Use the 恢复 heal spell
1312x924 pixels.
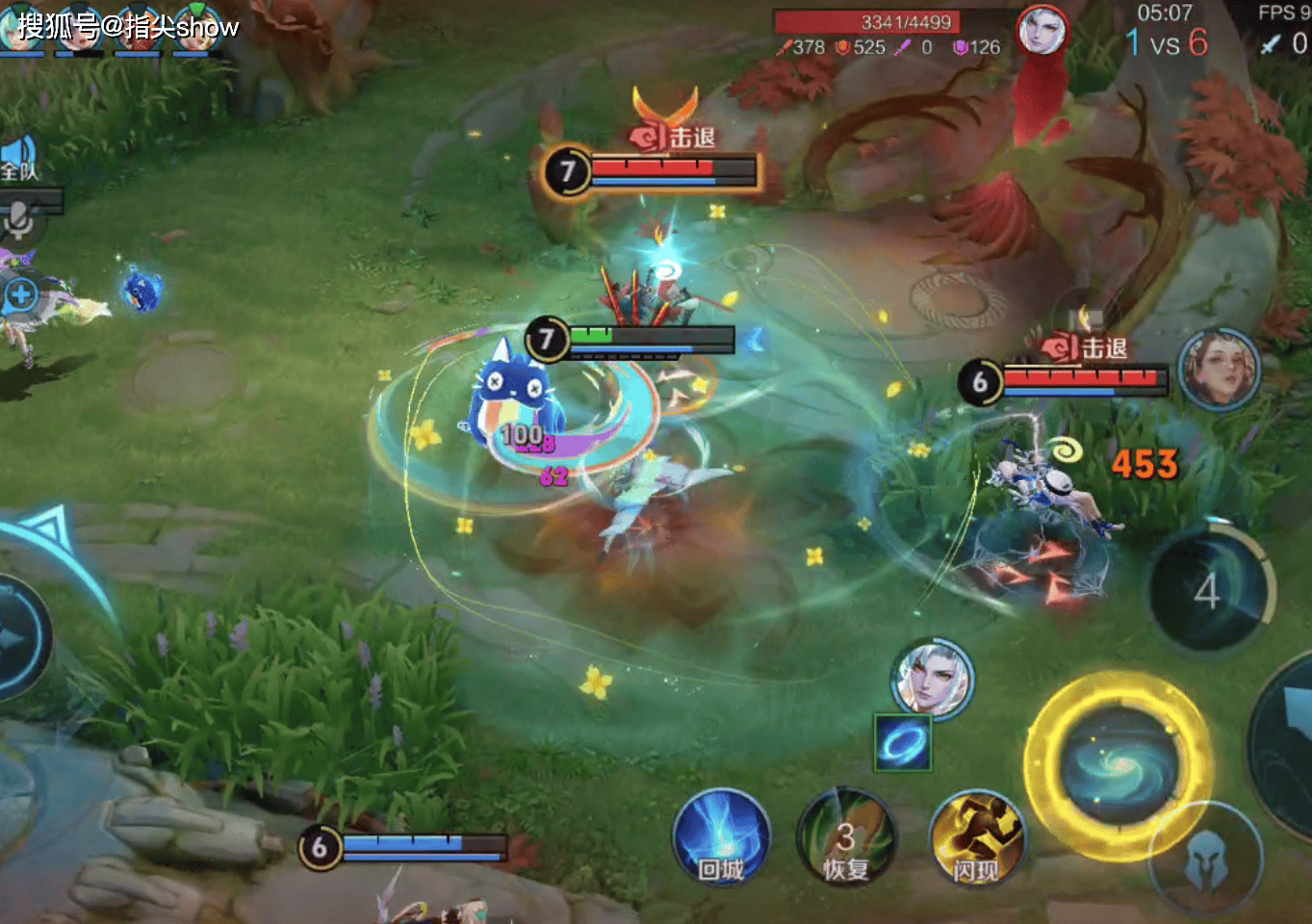pos(845,837)
